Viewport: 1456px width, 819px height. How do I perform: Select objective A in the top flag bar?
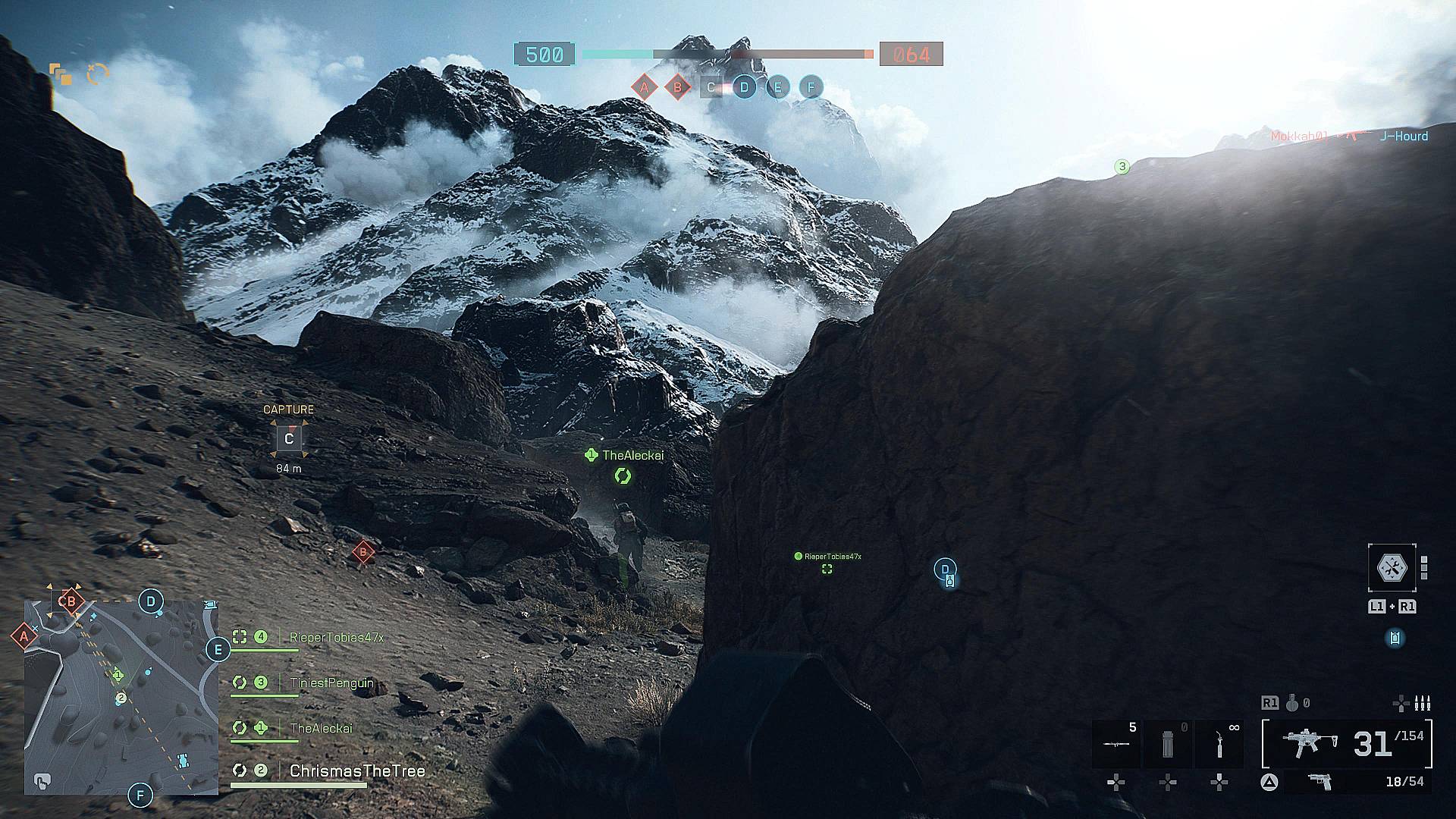tap(644, 87)
